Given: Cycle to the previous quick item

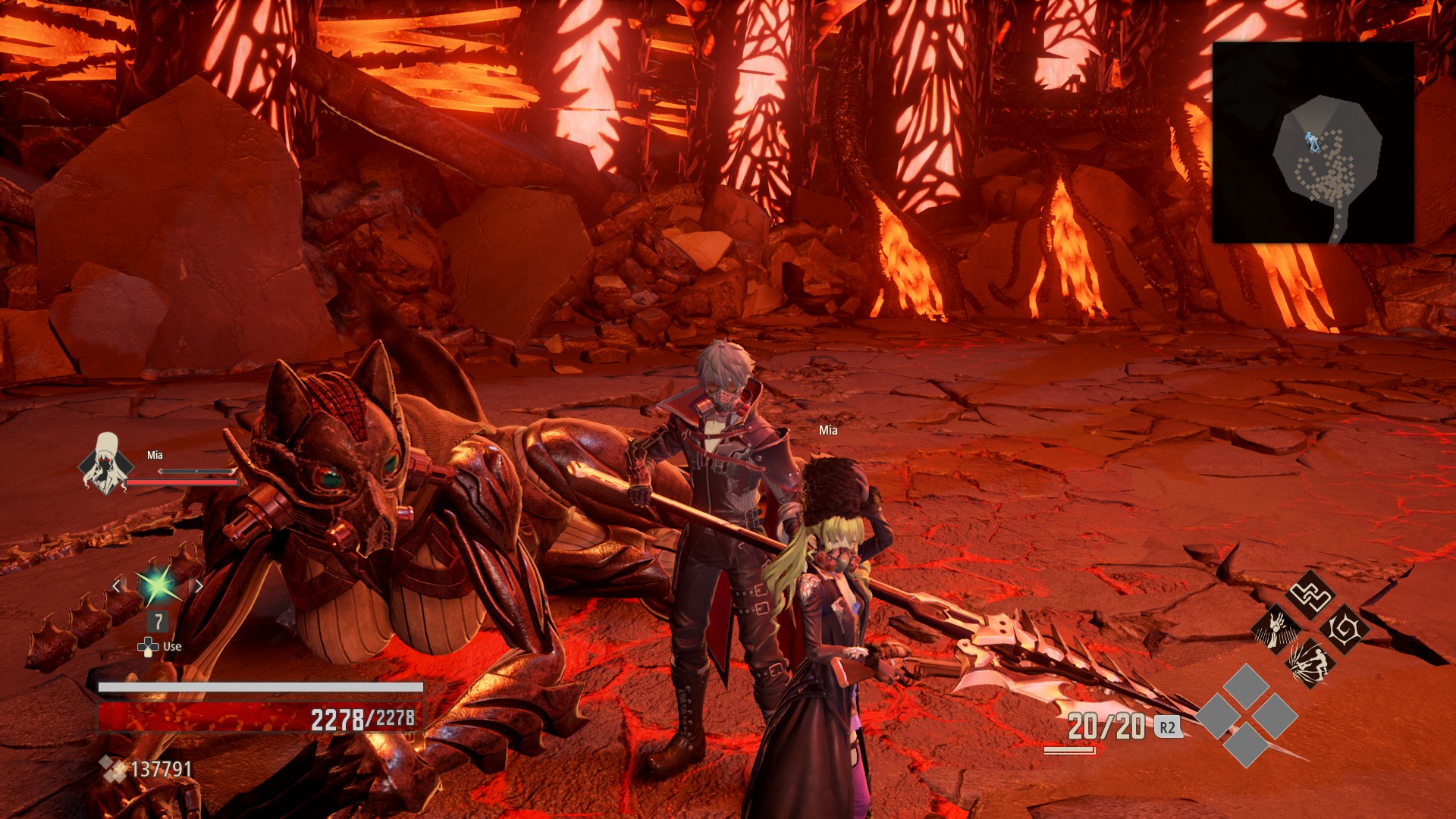Looking at the screenshot, I should [116, 585].
